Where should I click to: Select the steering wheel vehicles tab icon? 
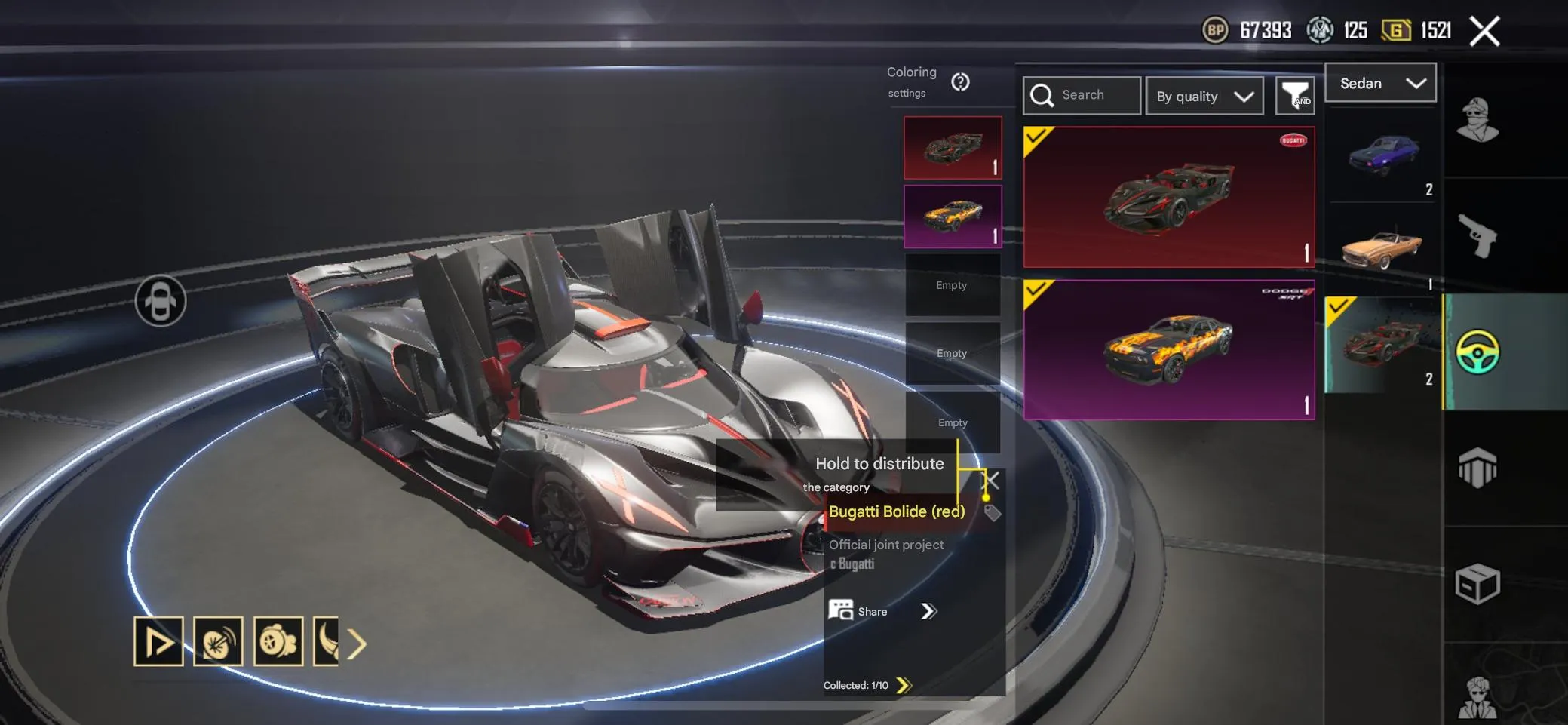click(x=1476, y=353)
